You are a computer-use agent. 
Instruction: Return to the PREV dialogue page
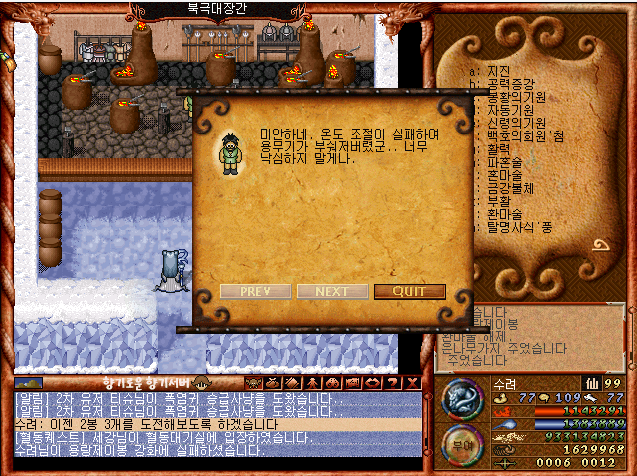pos(255,292)
